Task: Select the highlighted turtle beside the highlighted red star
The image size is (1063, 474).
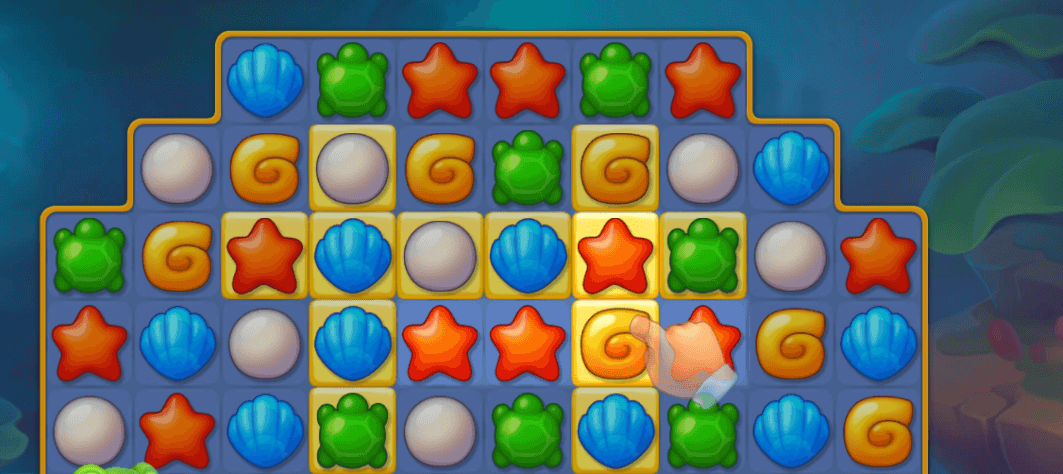Action: coord(701,254)
